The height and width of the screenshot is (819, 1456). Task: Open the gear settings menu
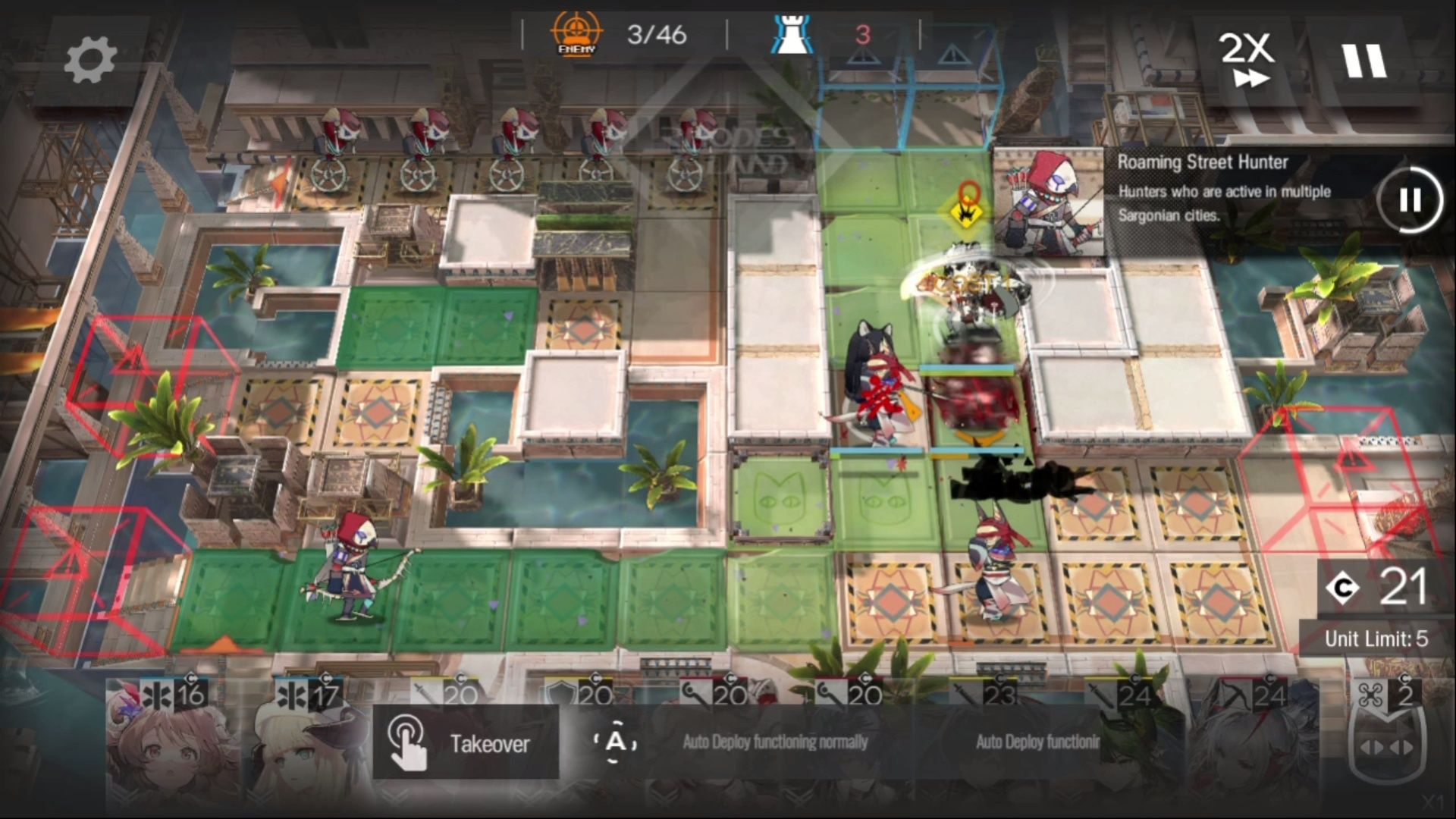pos(90,61)
